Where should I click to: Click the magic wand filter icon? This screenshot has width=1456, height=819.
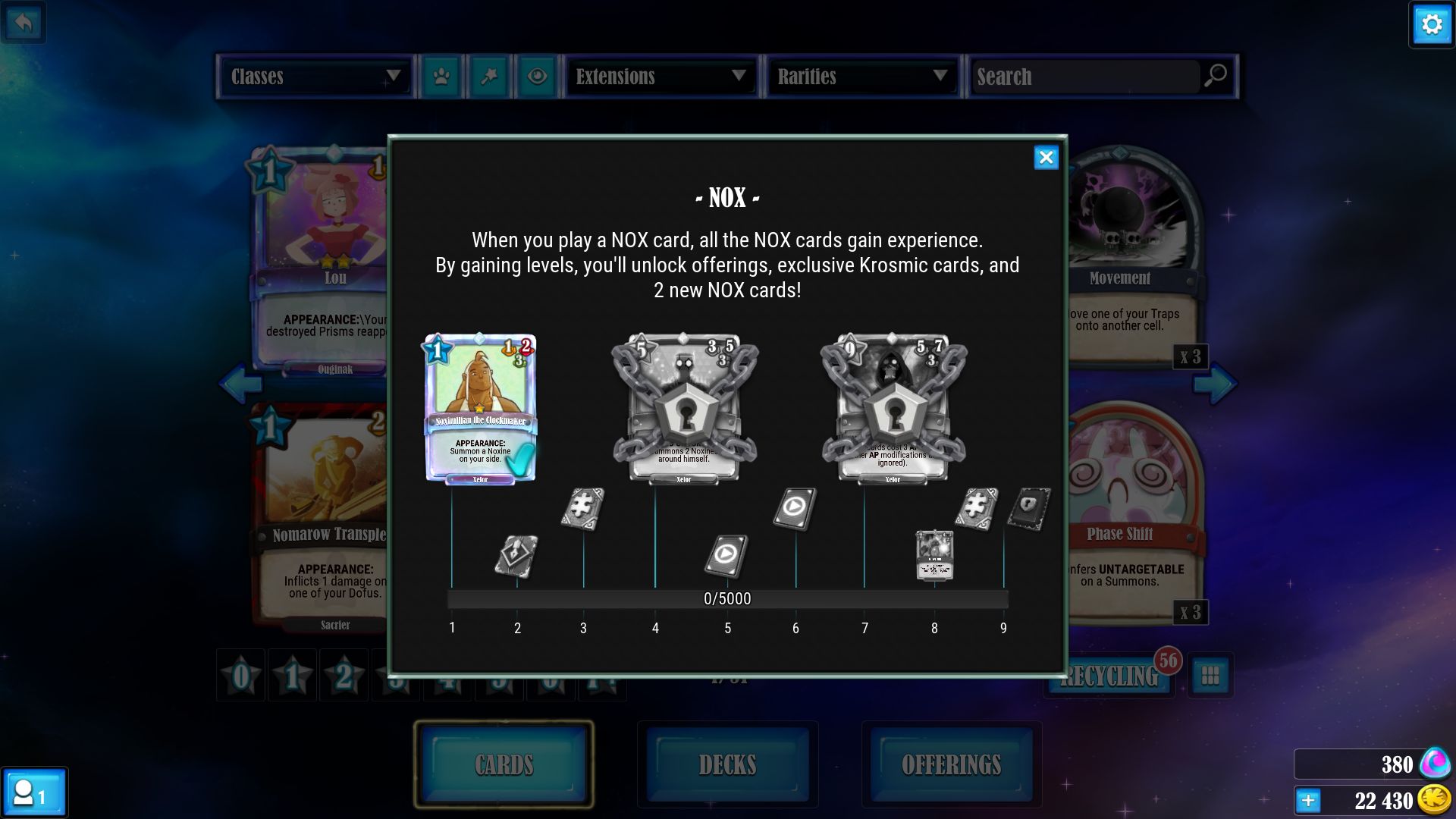(489, 77)
